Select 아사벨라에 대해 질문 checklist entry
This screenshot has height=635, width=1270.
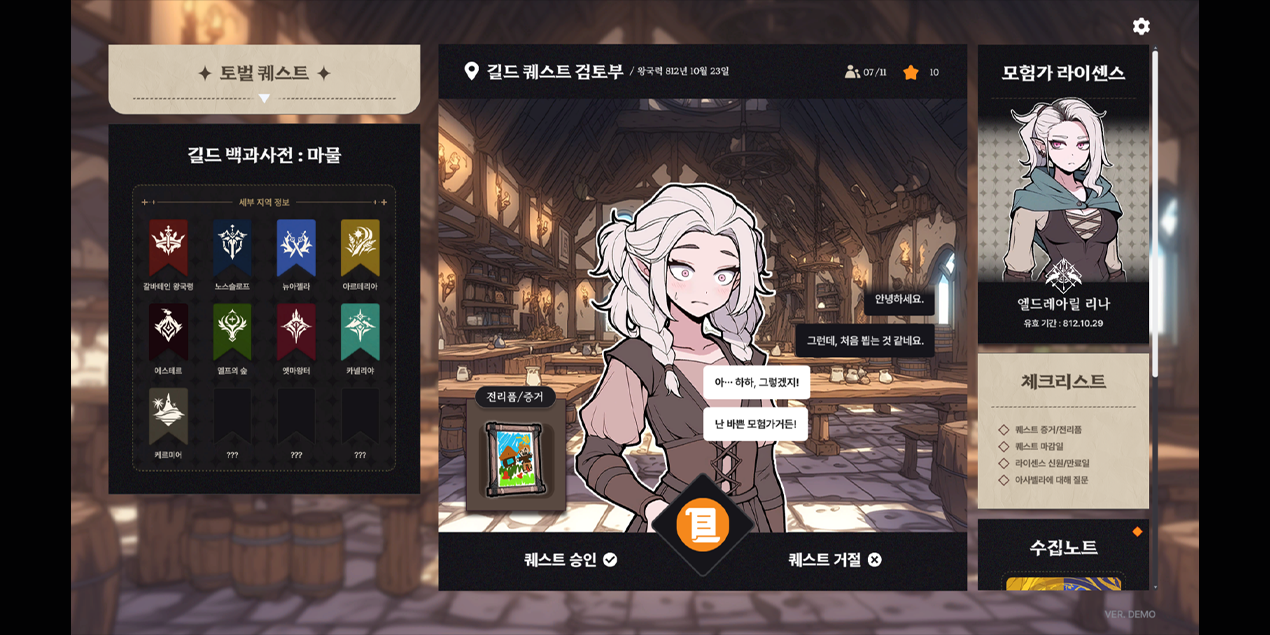tap(1051, 481)
